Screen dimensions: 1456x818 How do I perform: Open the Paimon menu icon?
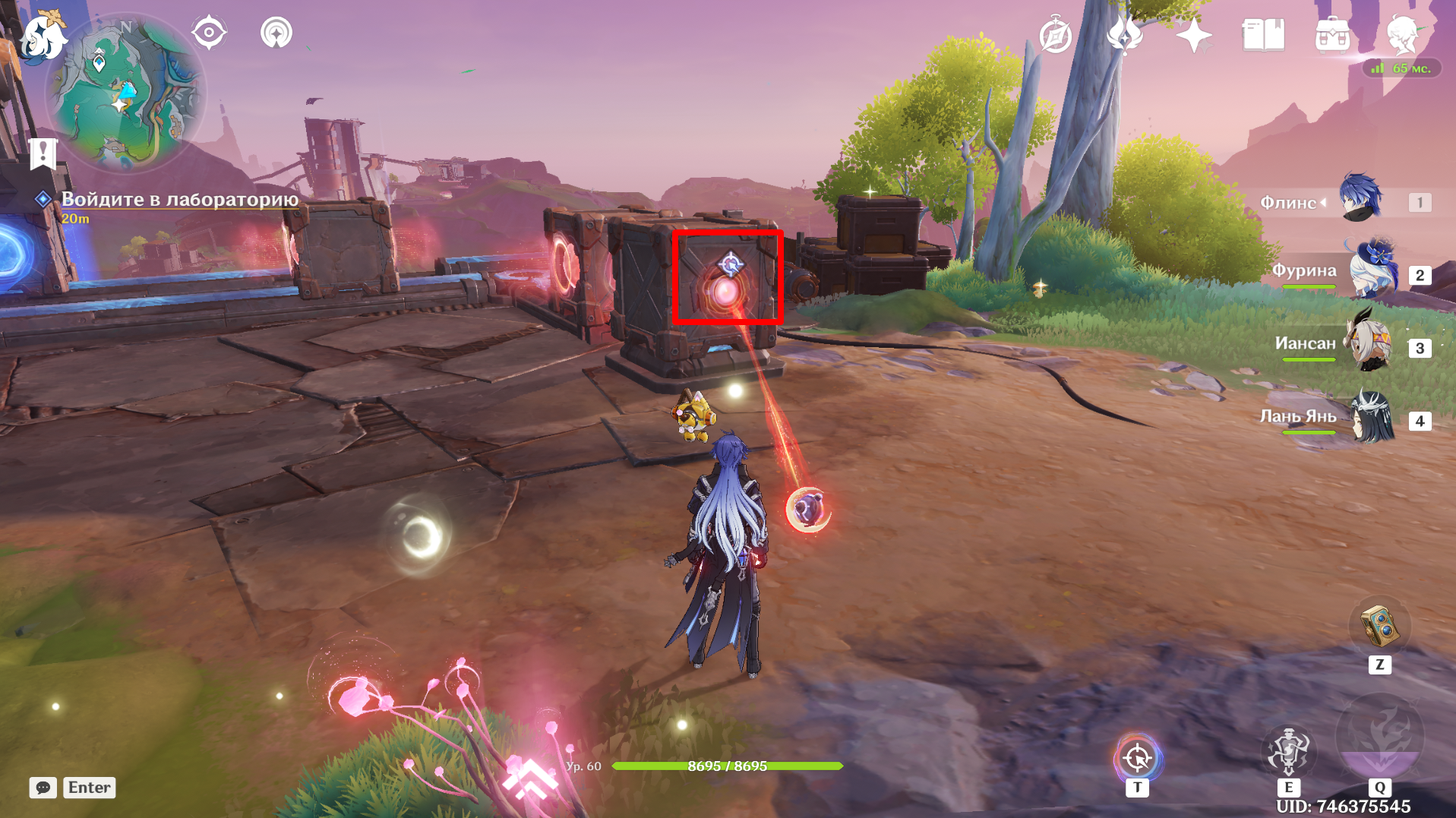42,36
